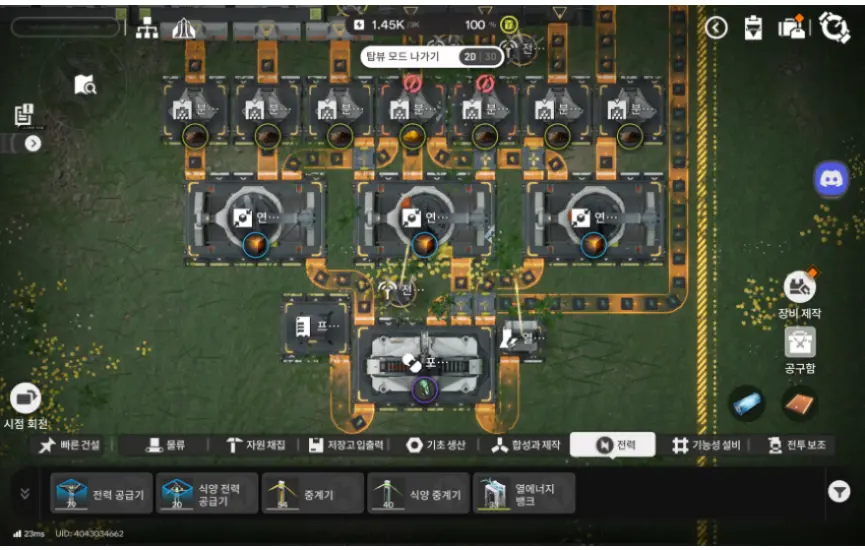Switch to the 자원 채집 tab
Image resolution: width=865 pixels, height=550 pixels.
tap(256, 445)
